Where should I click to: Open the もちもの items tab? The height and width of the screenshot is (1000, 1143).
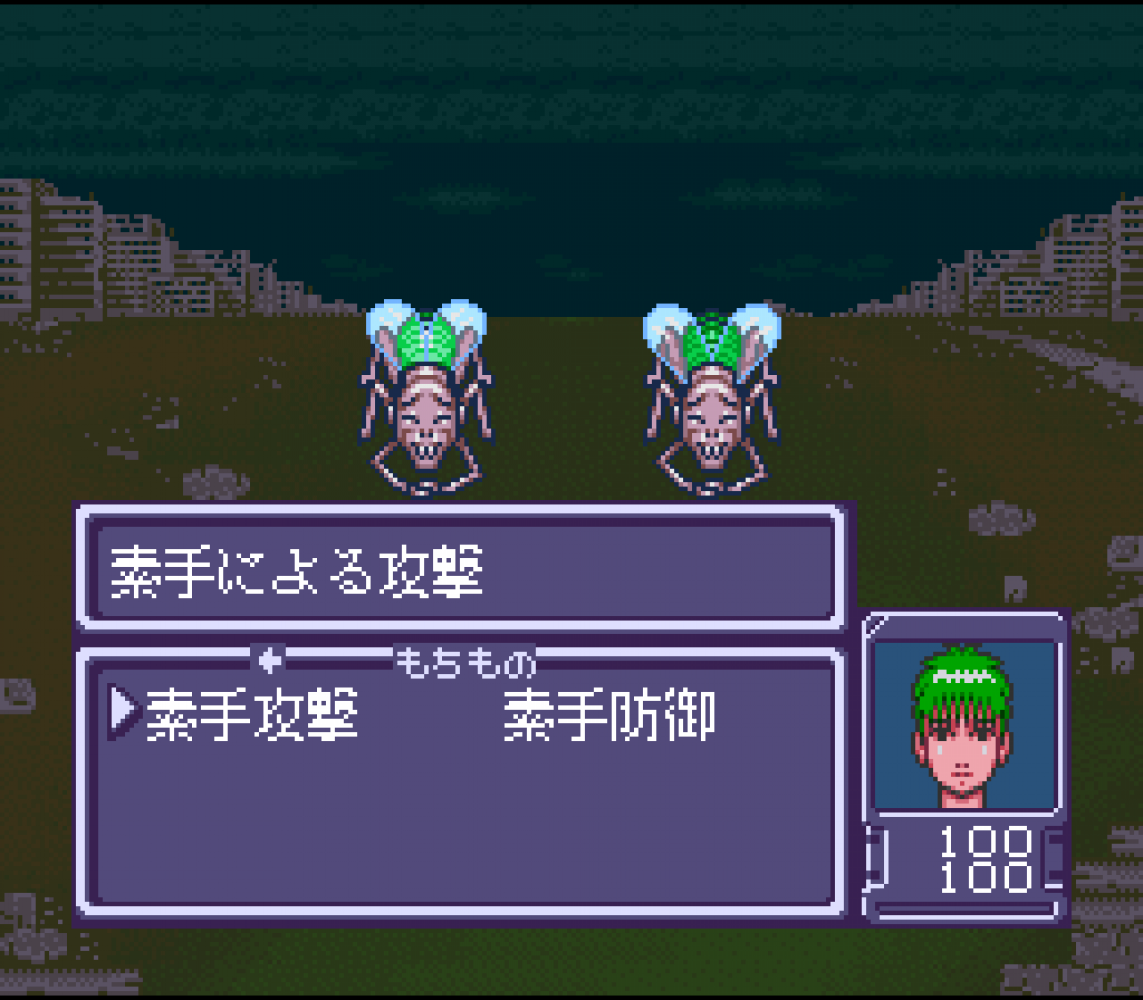(x=466, y=661)
